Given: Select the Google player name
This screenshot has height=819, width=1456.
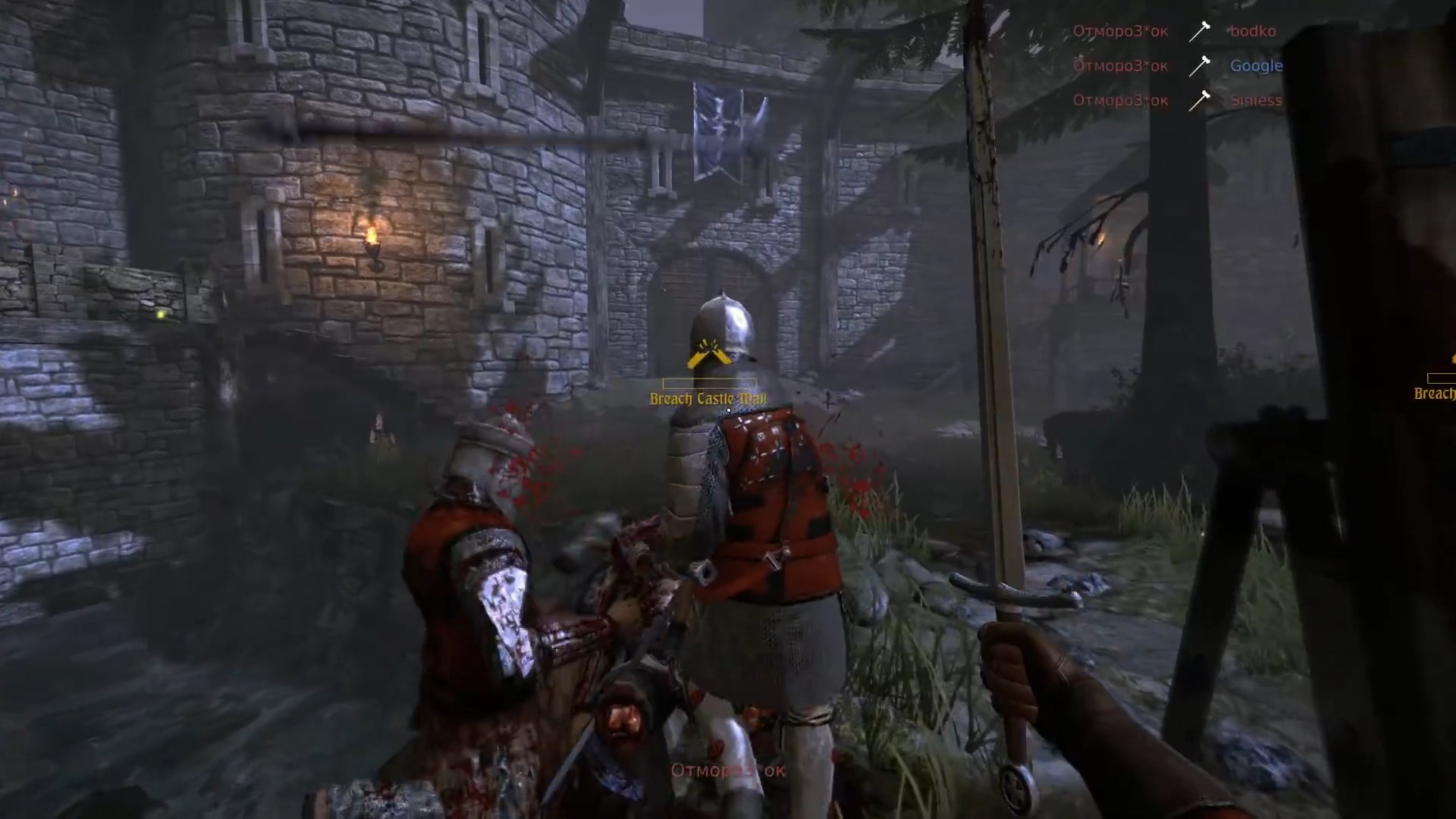Looking at the screenshot, I should [1255, 67].
